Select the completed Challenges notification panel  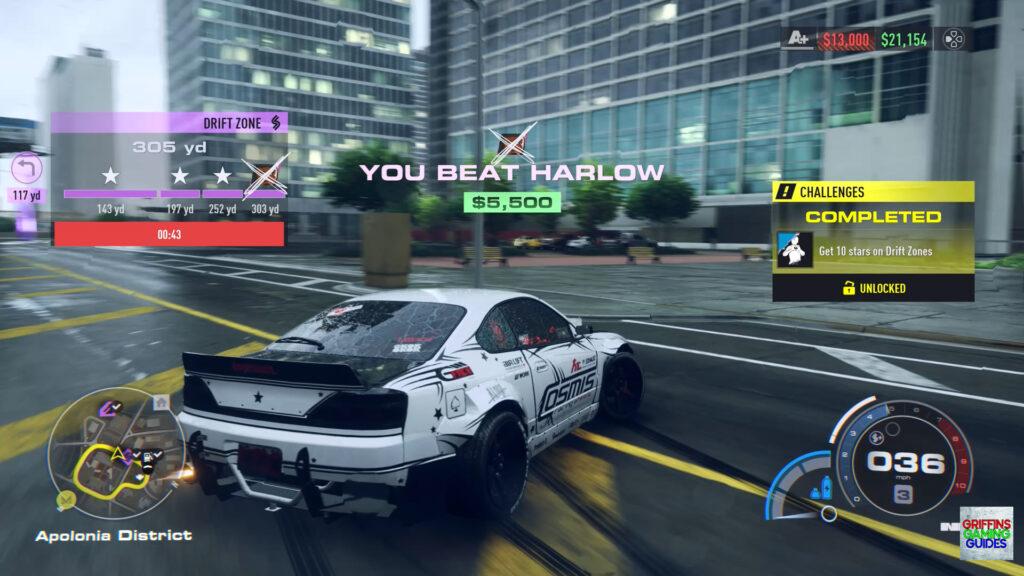(x=873, y=241)
